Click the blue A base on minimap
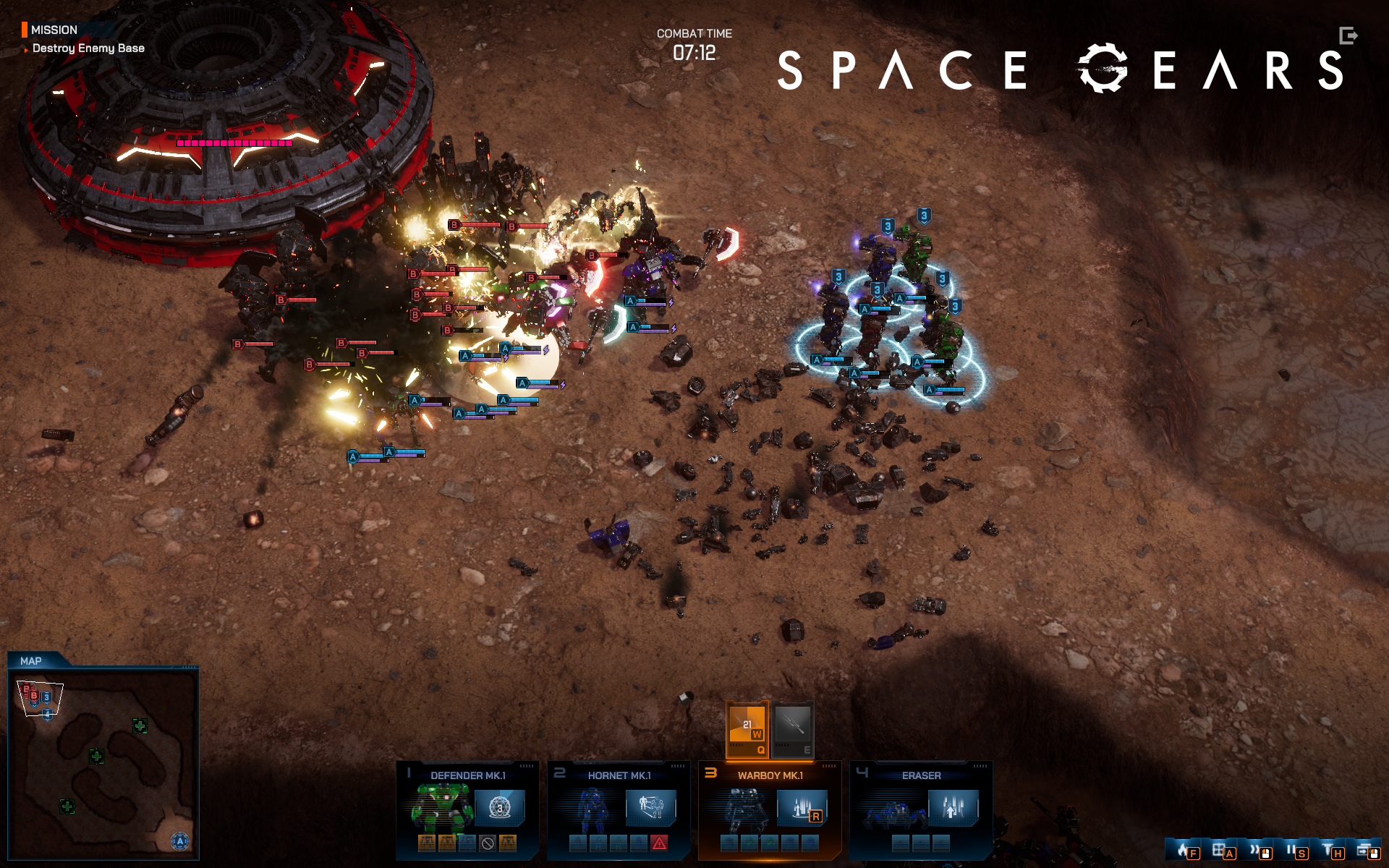1389x868 pixels. coord(180,841)
